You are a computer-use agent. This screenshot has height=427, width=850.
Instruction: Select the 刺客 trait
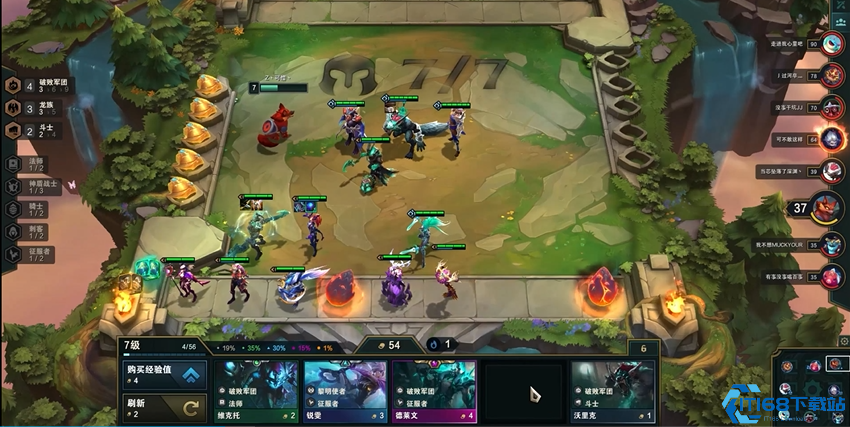(30, 232)
